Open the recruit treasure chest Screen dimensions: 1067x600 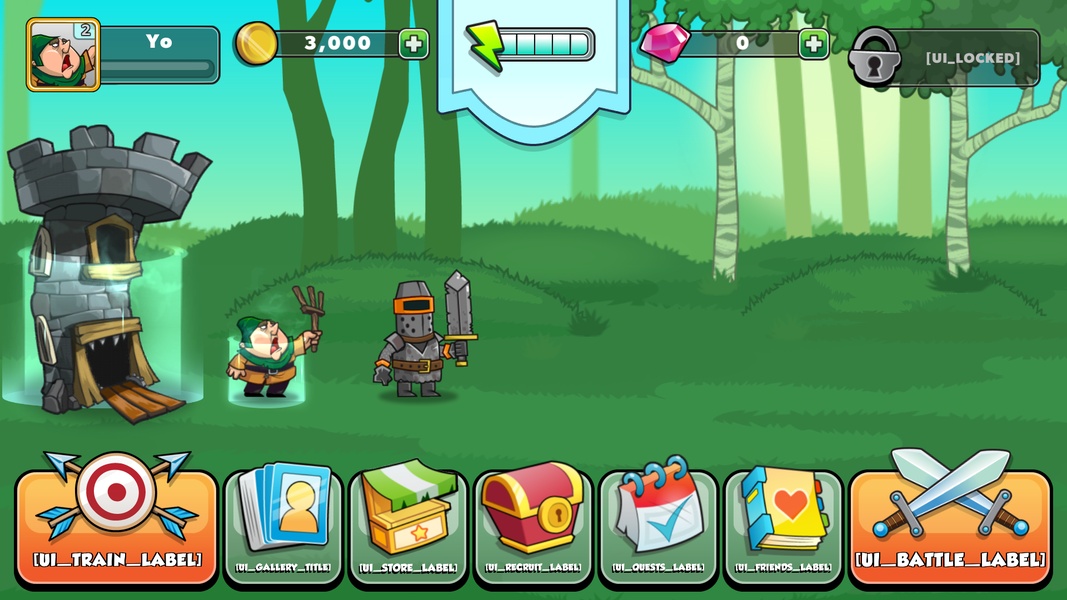tap(533, 525)
